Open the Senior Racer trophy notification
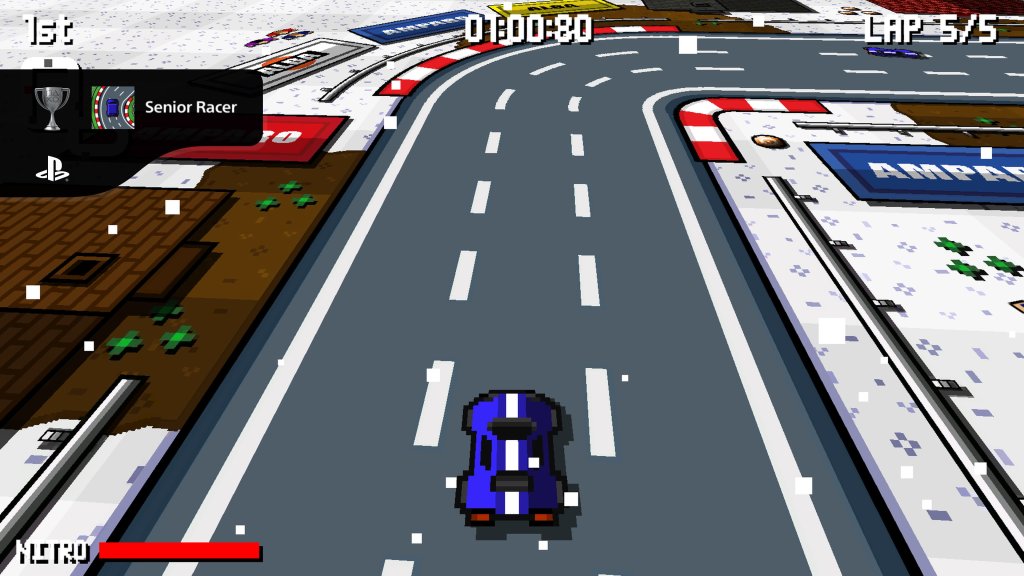The image size is (1024, 576). [190, 107]
